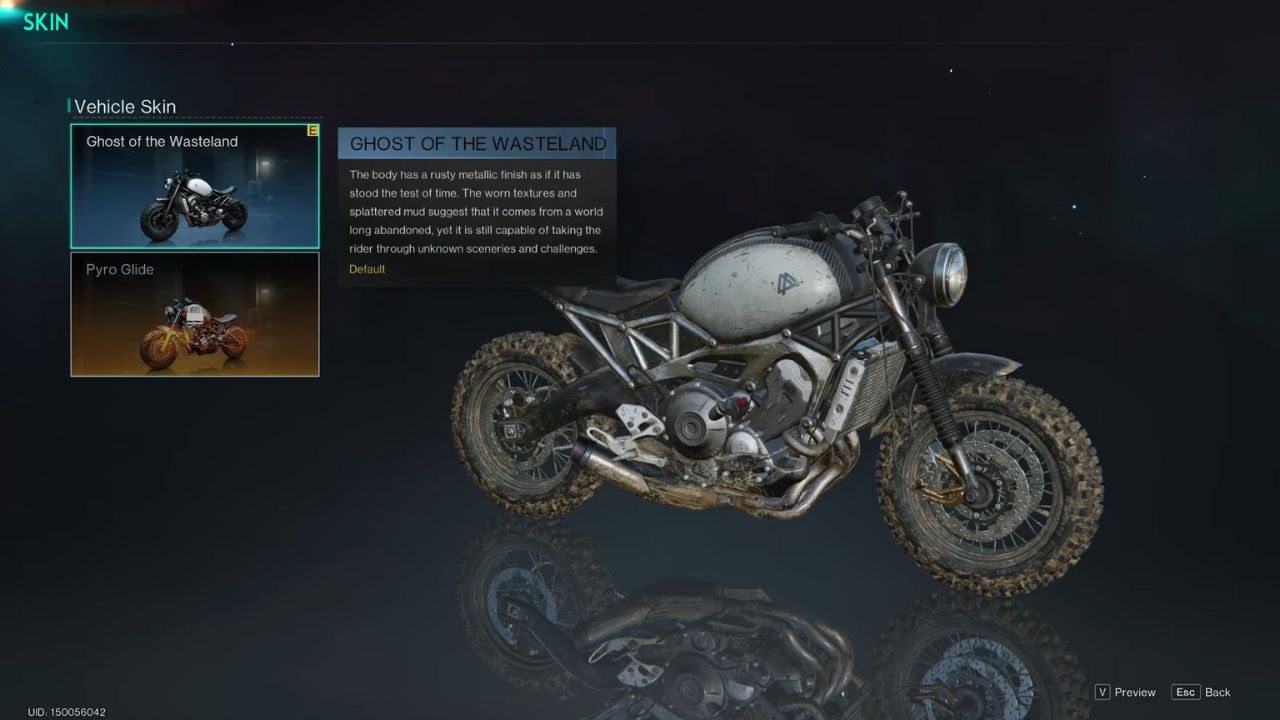Click the Vehicle Skin section header
1280x720 pixels.
click(x=125, y=106)
